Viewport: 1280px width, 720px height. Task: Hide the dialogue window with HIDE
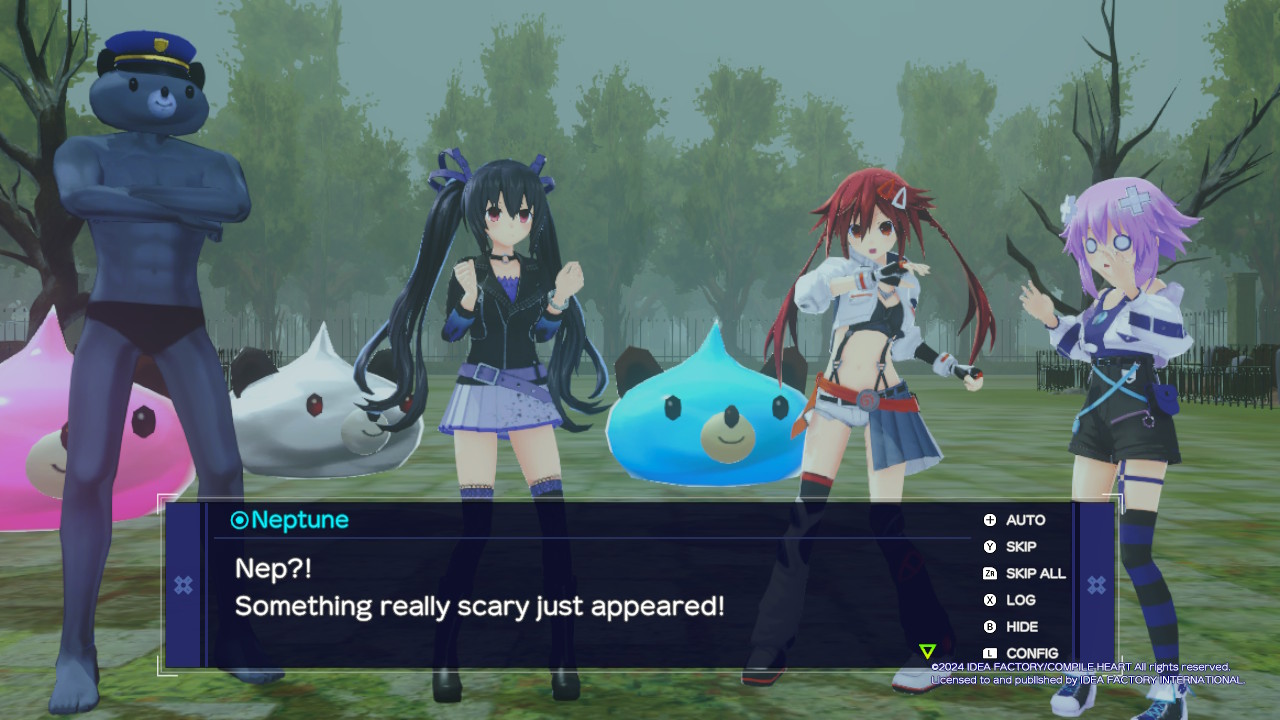tap(1024, 627)
